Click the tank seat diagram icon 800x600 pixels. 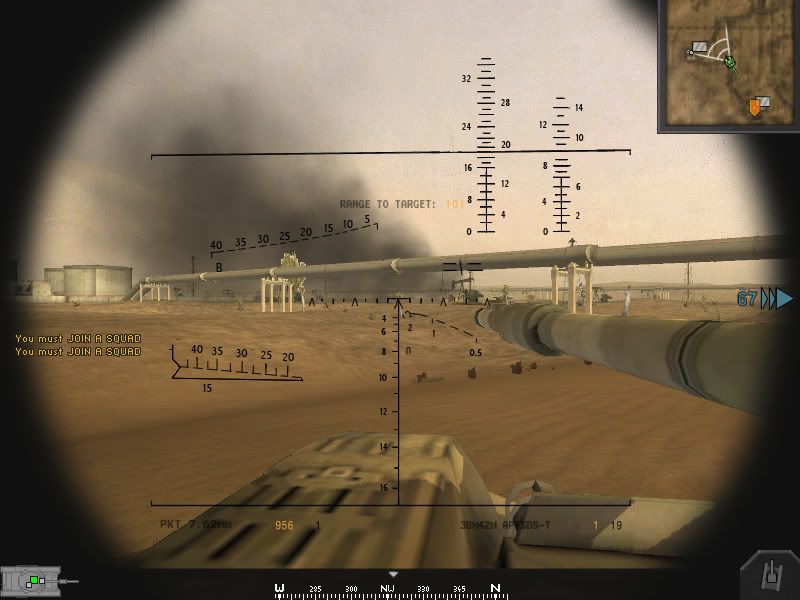point(36,579)
